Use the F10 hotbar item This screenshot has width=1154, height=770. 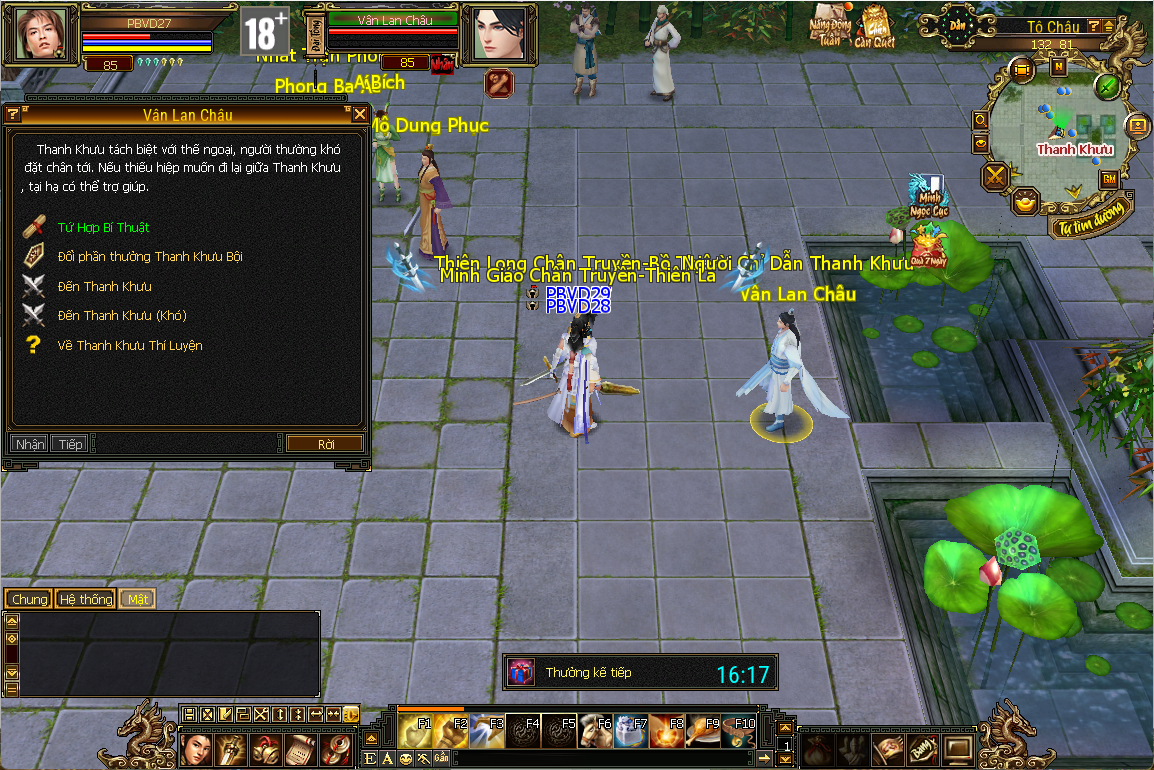click(x=738, y=732)
